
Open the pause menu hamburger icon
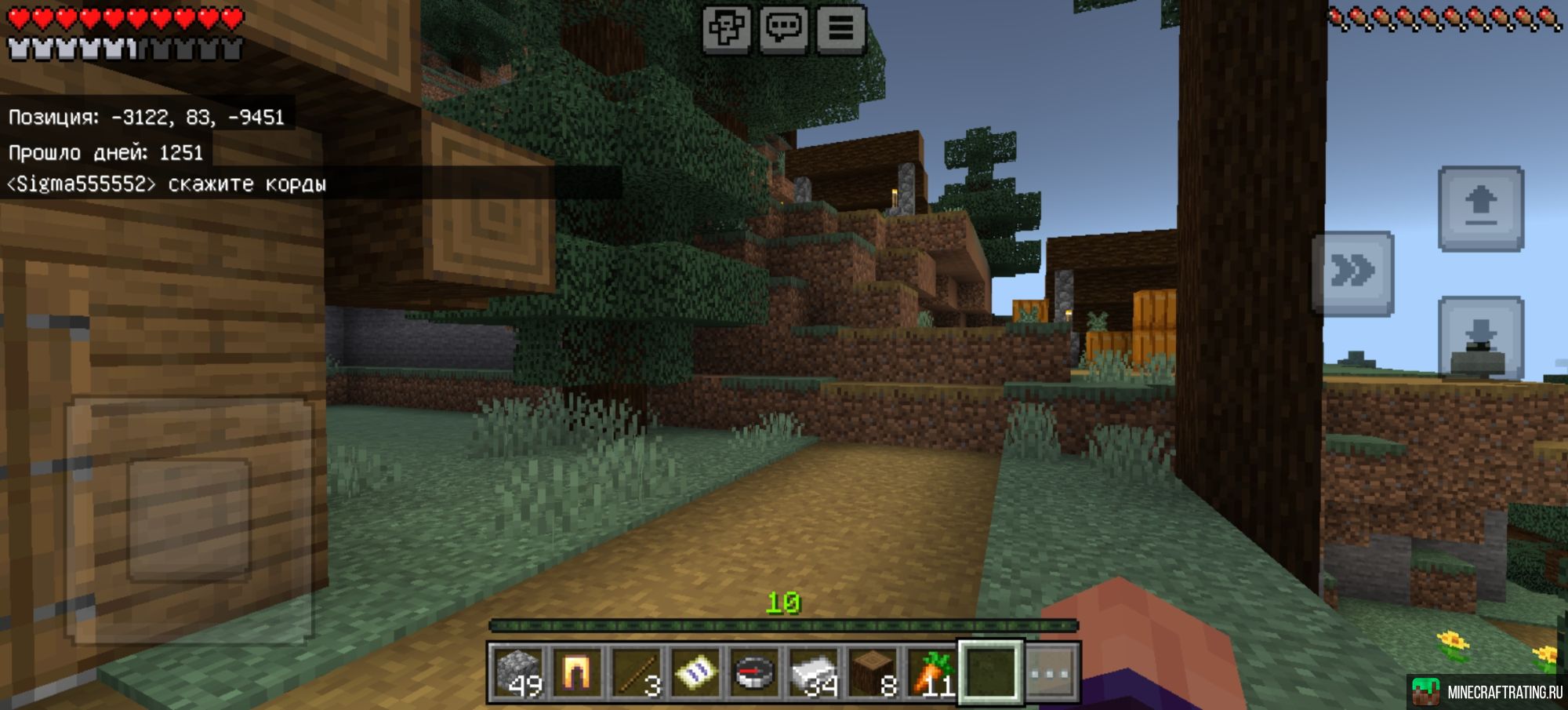tap(841, 27)
